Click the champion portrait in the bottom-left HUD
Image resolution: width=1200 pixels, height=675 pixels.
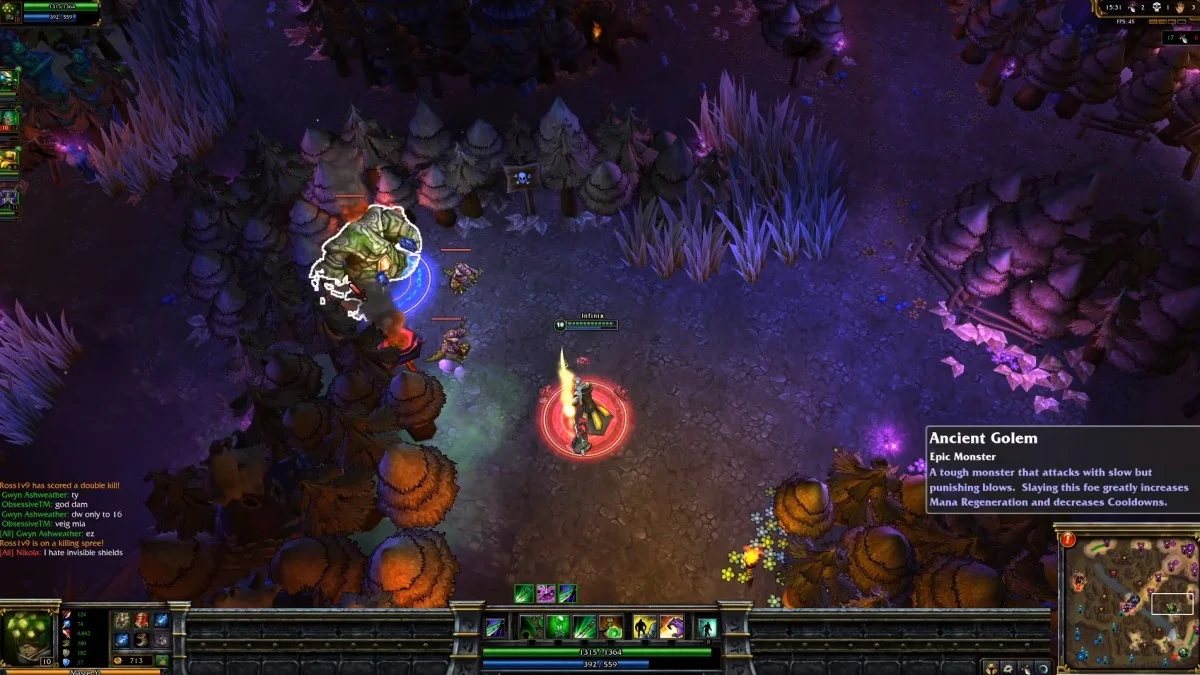coord(26,635)
